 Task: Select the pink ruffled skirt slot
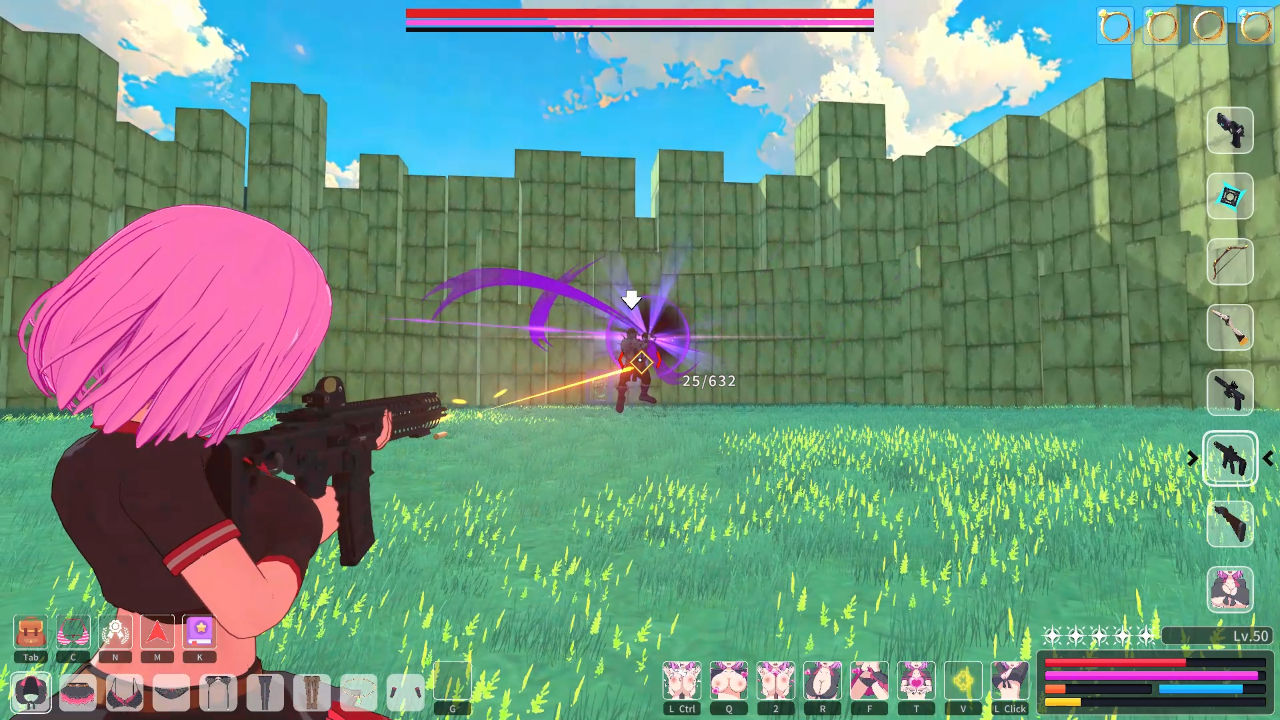point(78,692)
